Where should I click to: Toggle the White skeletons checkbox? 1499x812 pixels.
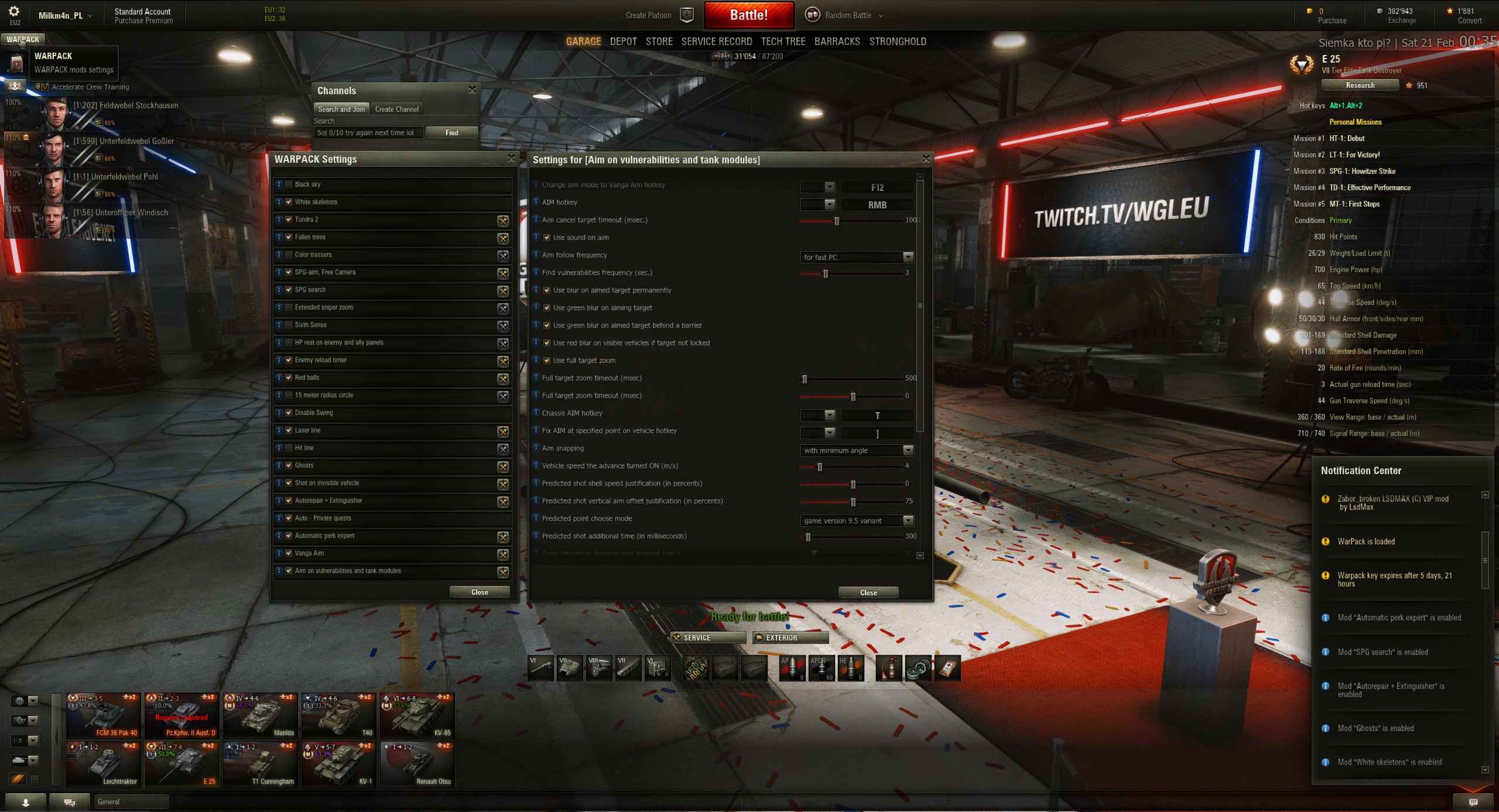pos(289,202)
